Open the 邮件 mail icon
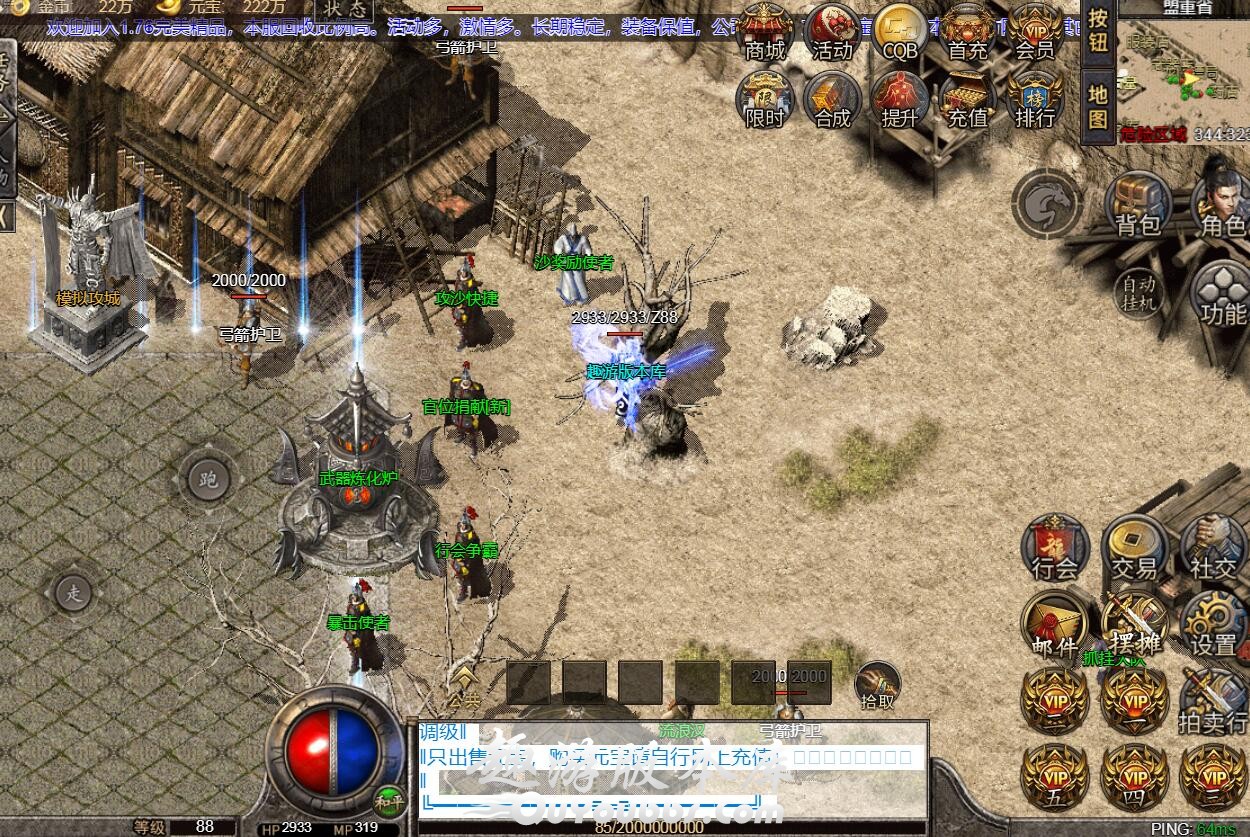Viewport: 1250px width, 837px height. (x=1054, y=625)
